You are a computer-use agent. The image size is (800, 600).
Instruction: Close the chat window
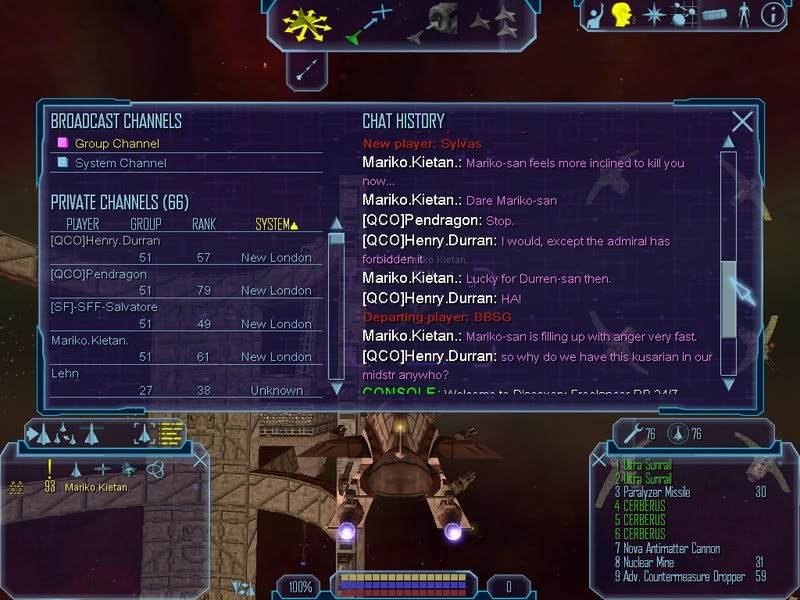[x=742, y=122]
